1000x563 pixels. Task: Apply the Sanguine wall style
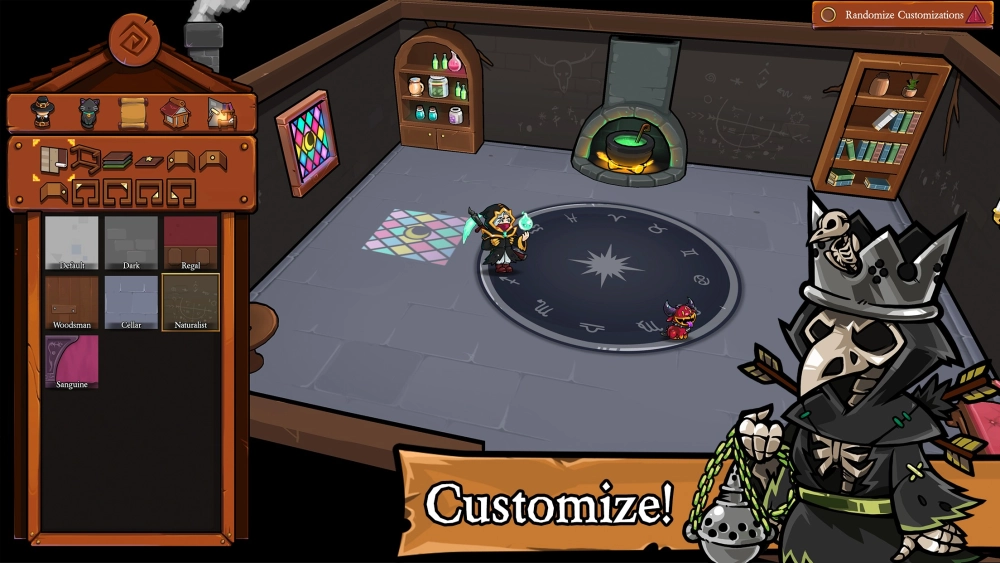point(71,362)
